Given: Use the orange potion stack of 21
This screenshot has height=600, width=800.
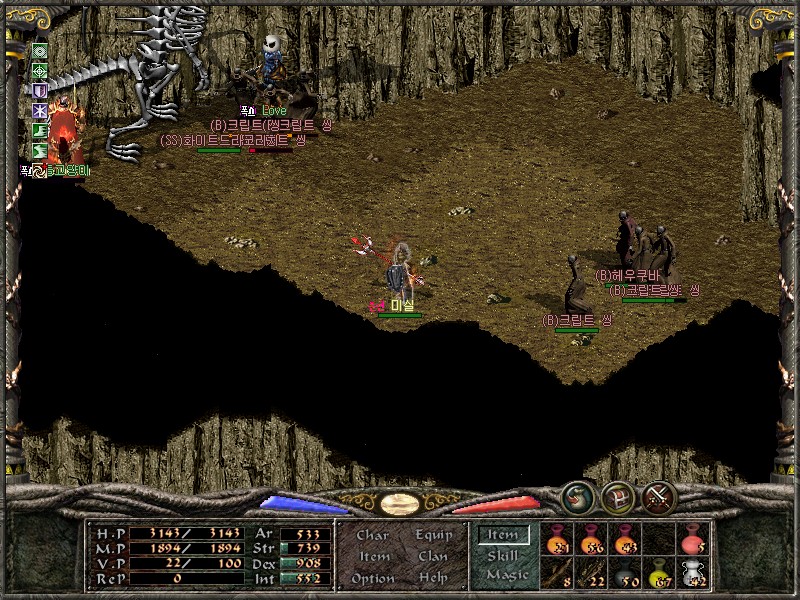Looking at the screenshot, I should coord(560,540).
